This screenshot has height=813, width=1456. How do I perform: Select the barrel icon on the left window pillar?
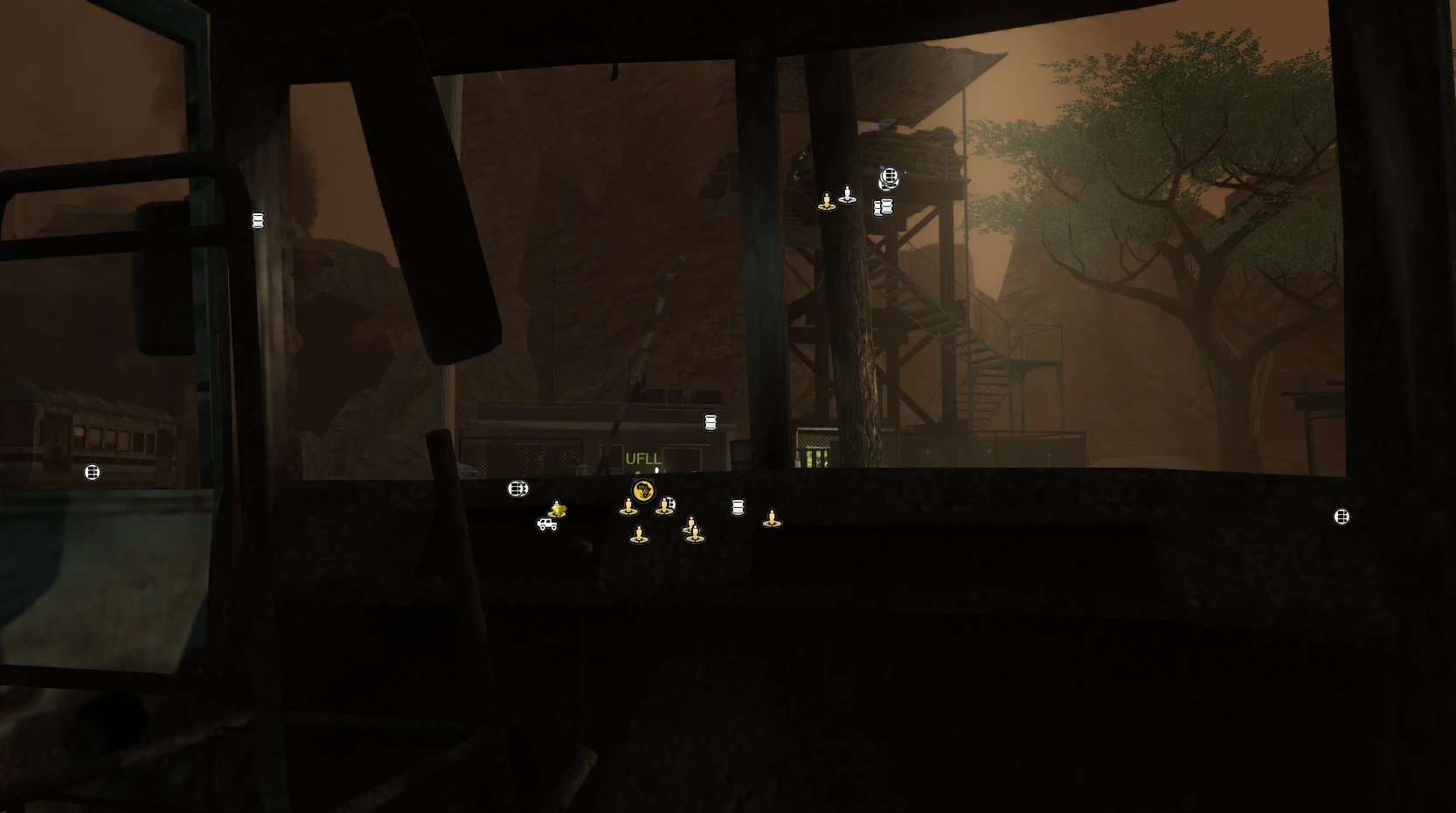pos(257,220)
